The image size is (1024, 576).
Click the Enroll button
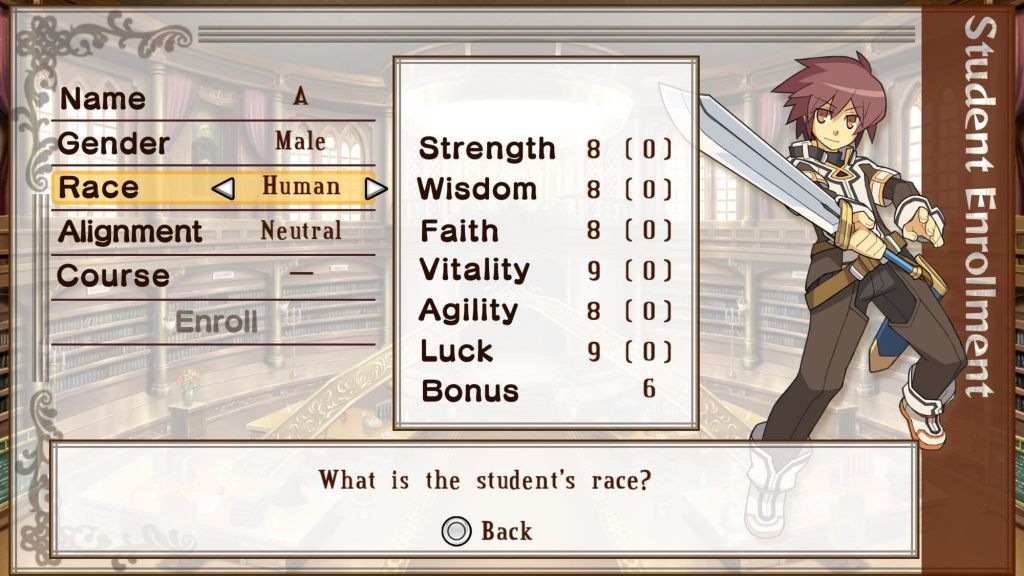coord(216,322)
